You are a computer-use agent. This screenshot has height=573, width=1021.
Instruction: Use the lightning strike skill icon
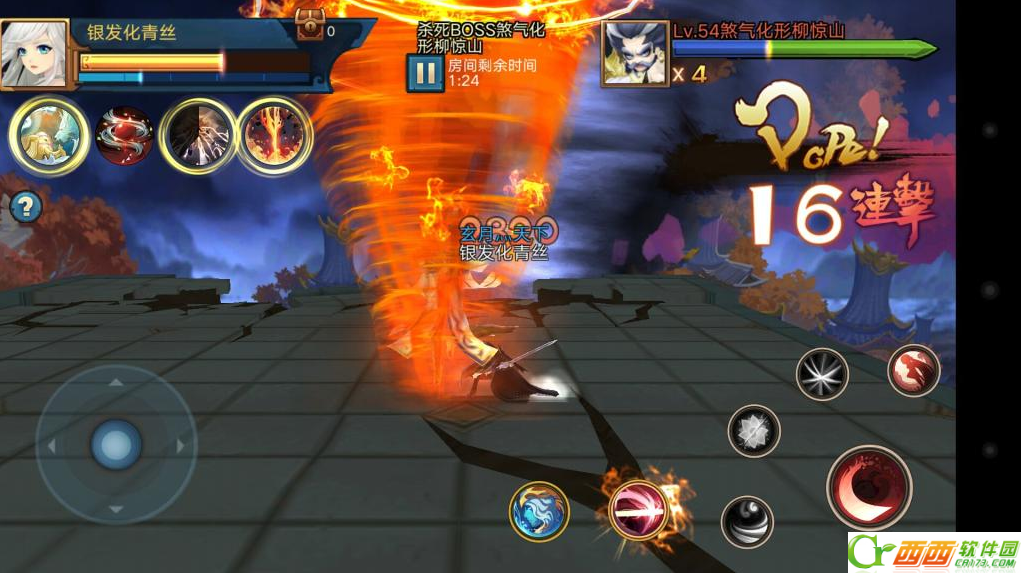(198, 135)
